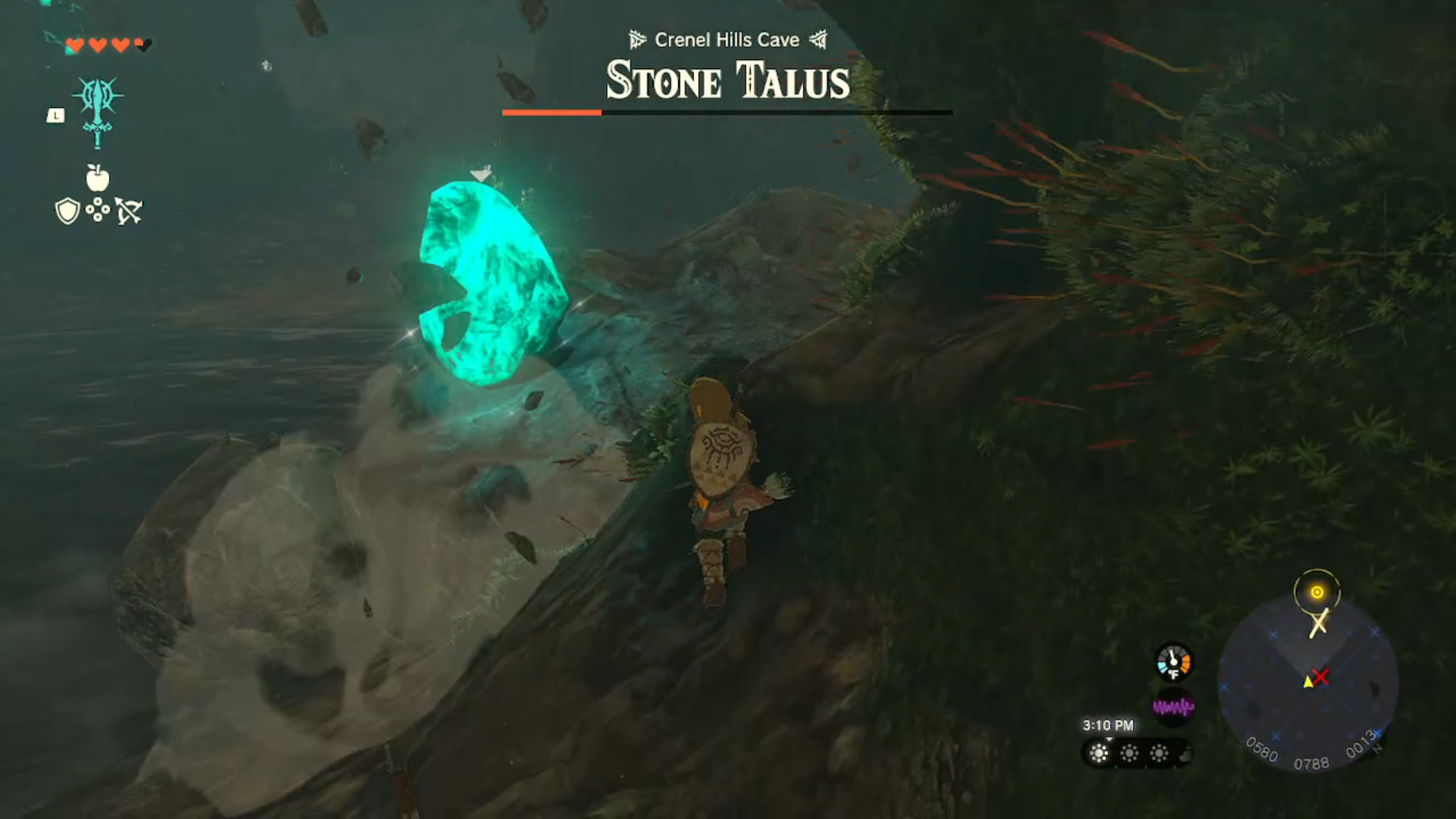Click the apple food-menu icon

tap(97, 180)
